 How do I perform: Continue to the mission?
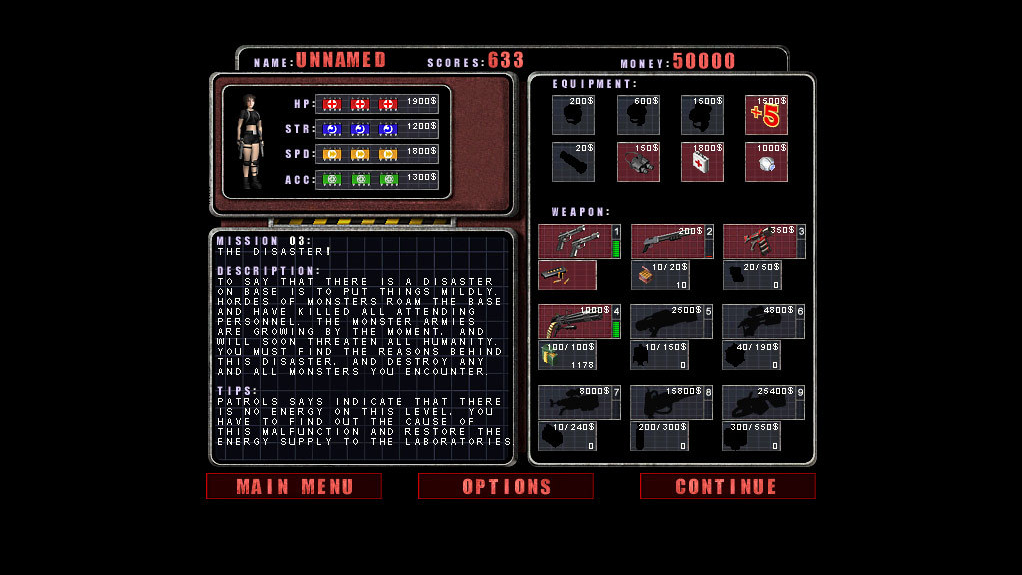click(727, 487)
